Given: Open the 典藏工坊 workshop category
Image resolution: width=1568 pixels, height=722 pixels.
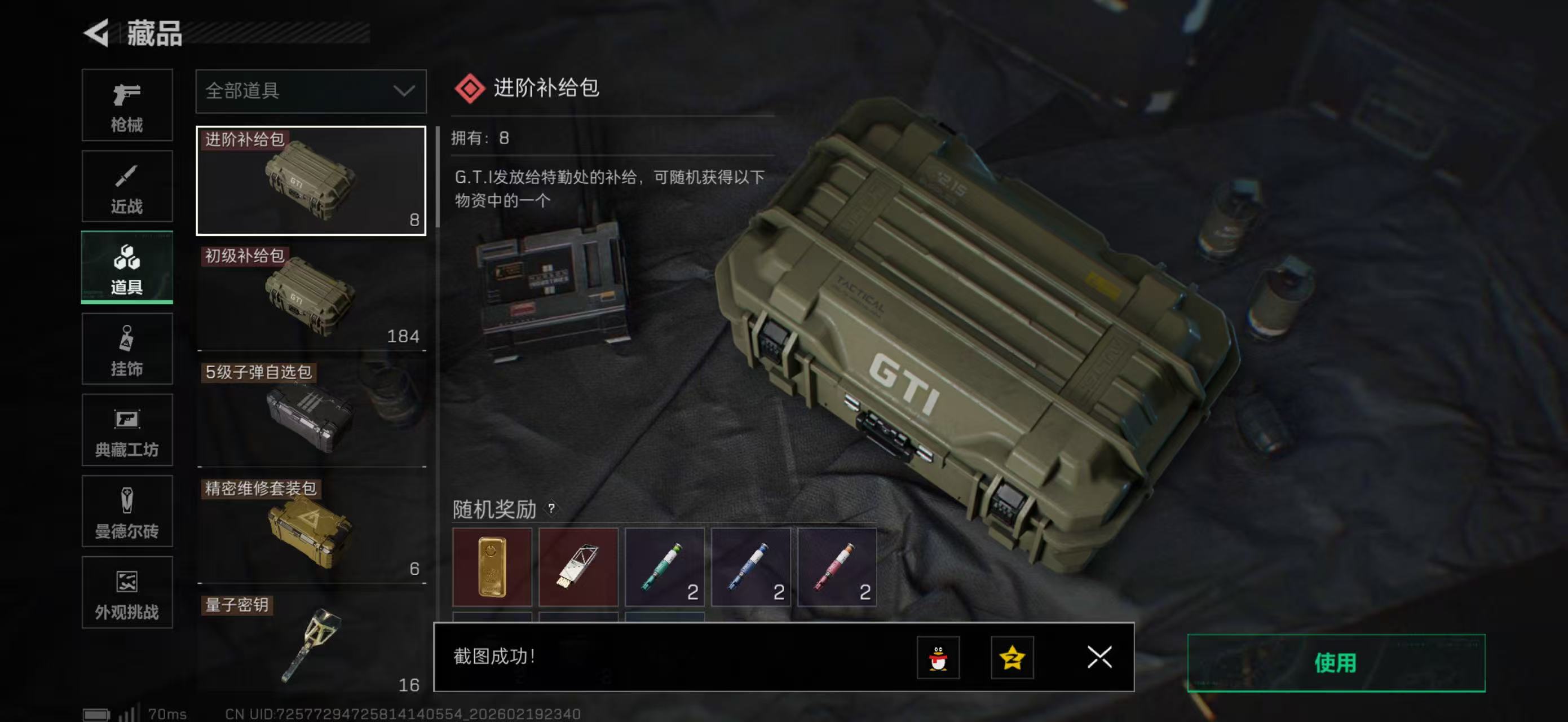Looking at the screenshot, I should (x=127, y=430).
